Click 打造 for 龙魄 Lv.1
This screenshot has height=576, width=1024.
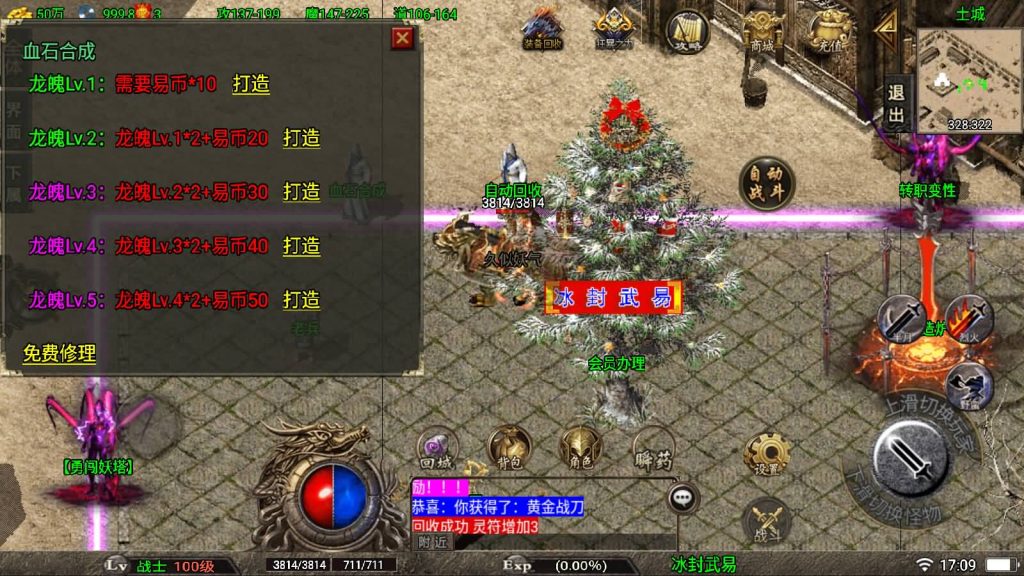coord(251,84)
